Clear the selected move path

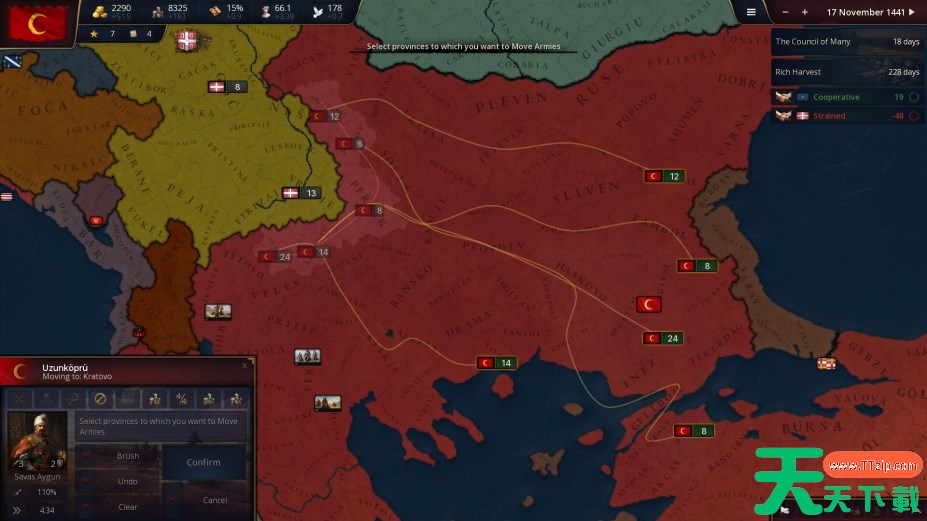click(x=128, y=507)
